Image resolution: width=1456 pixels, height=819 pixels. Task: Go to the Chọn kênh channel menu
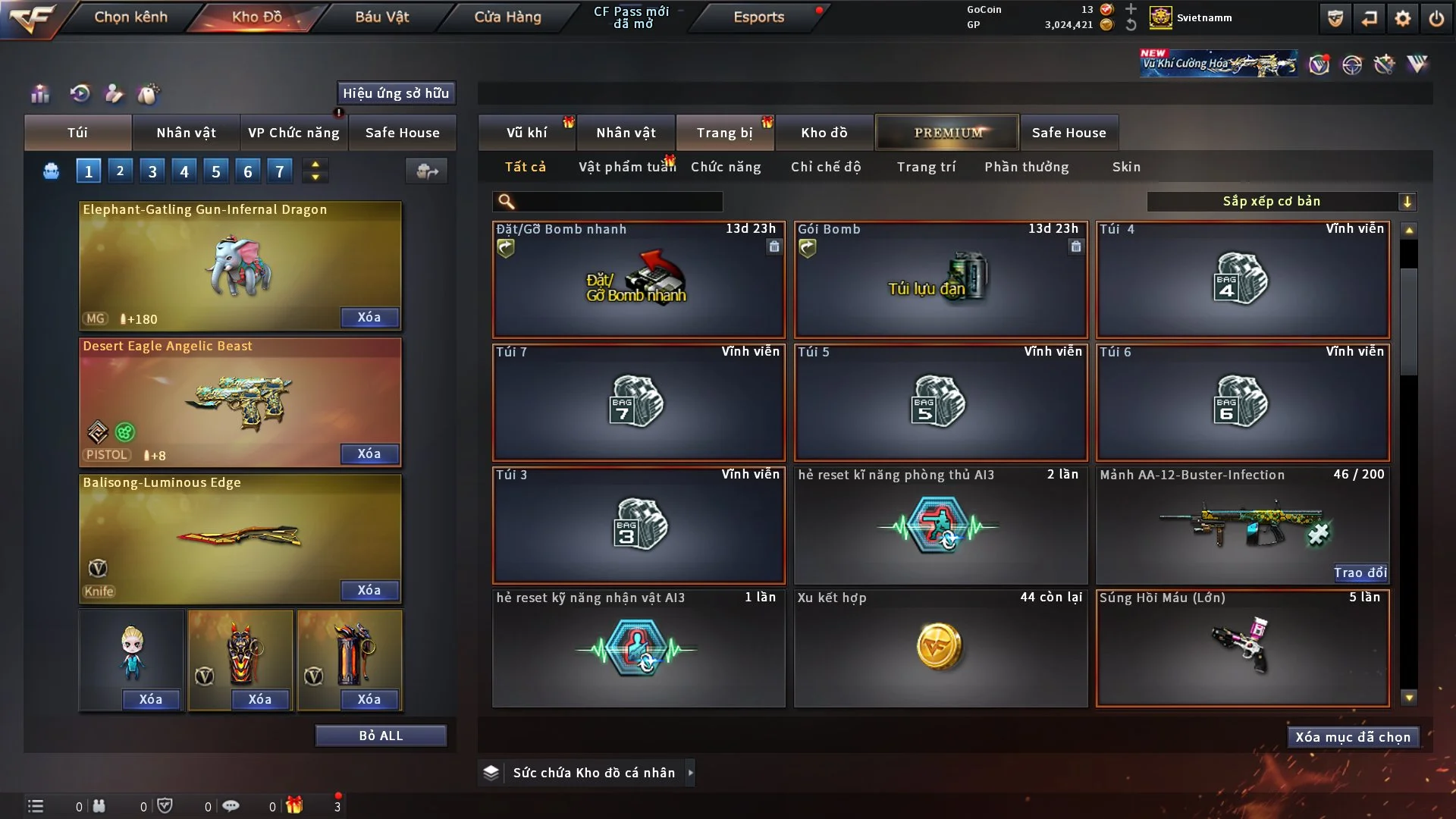point(130,17)
